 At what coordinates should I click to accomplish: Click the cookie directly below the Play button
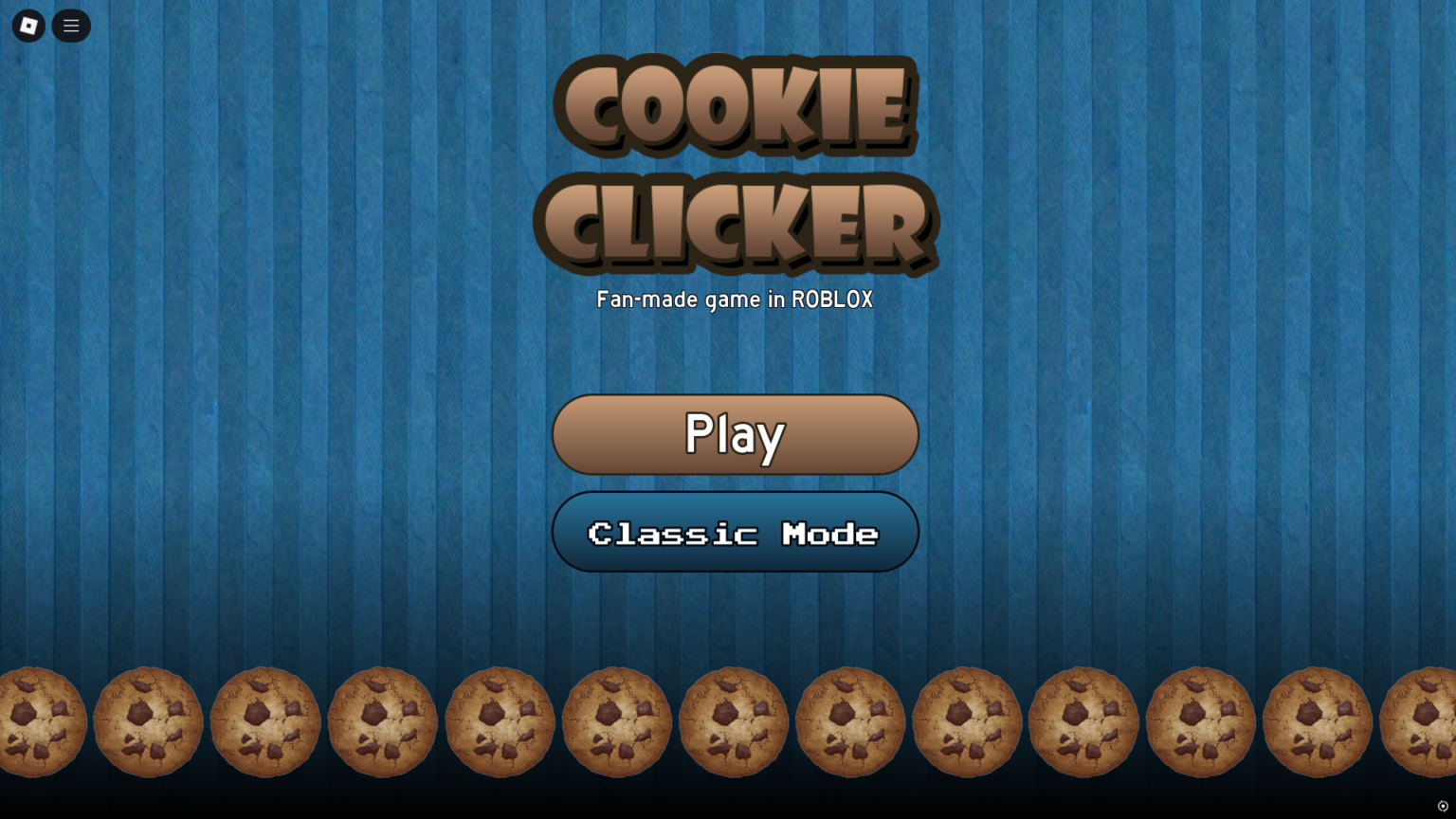(733, 722)
